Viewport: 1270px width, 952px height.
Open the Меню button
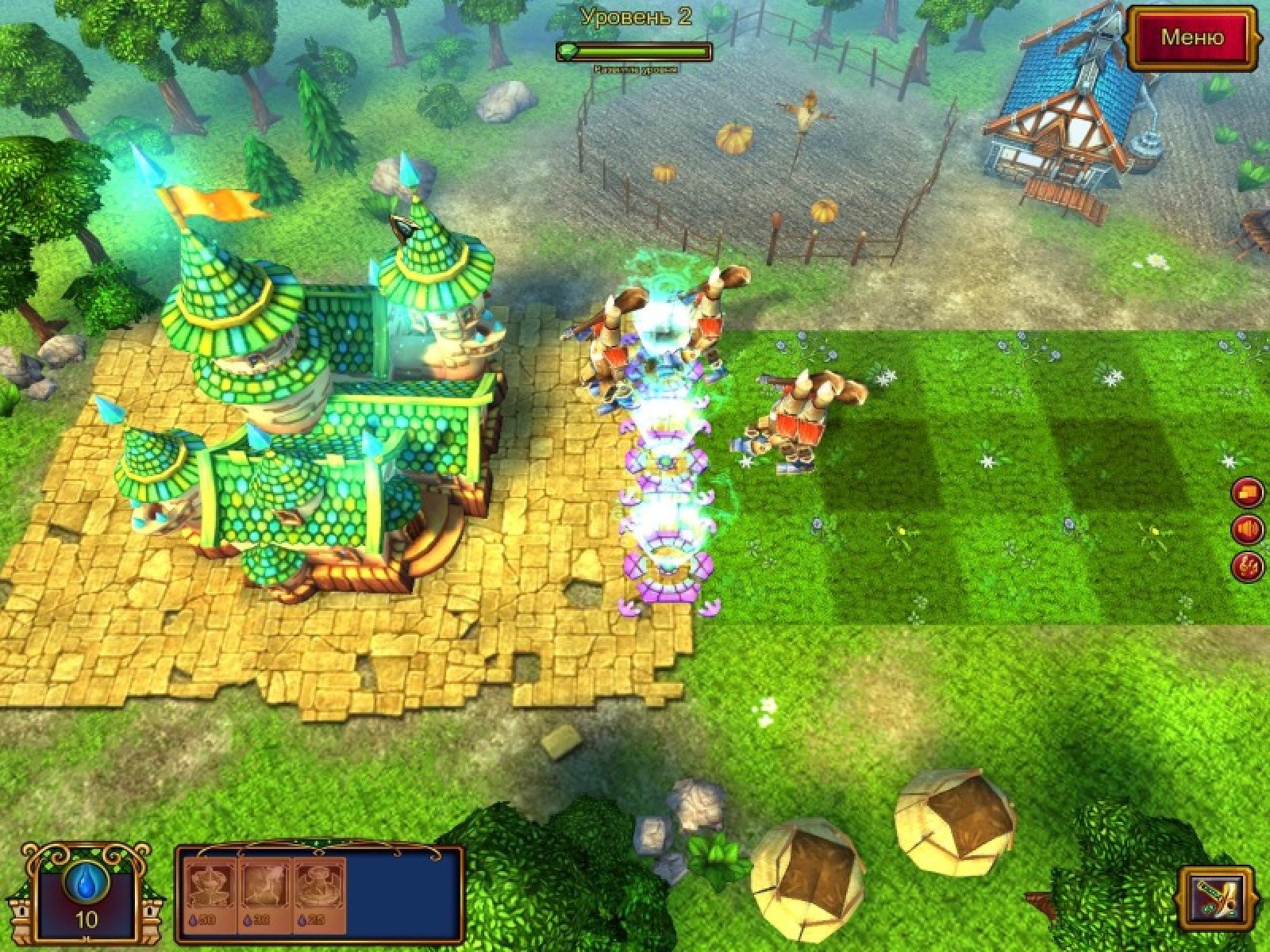[x=1192, y=37]
